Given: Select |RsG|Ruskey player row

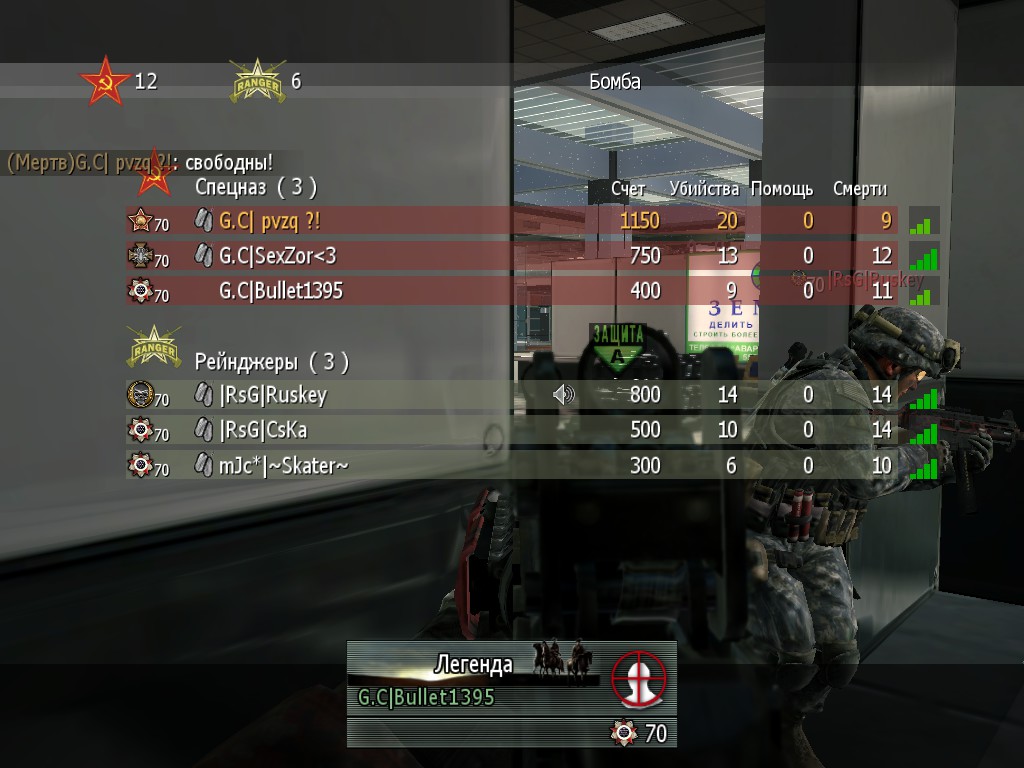Looking at the screenshot, I should pyautogui.click(x=272, y=395).
